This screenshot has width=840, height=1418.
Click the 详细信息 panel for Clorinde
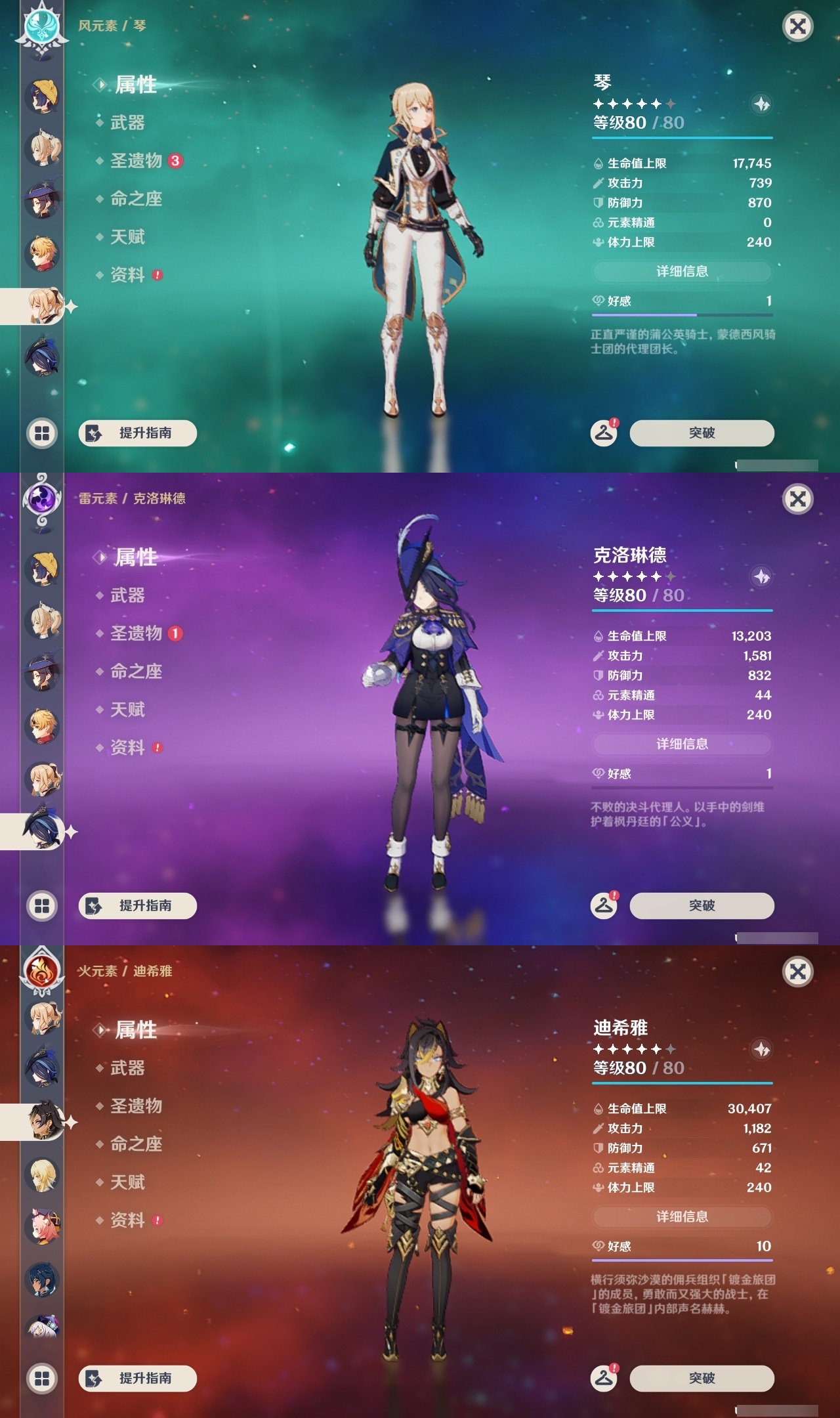682,744
